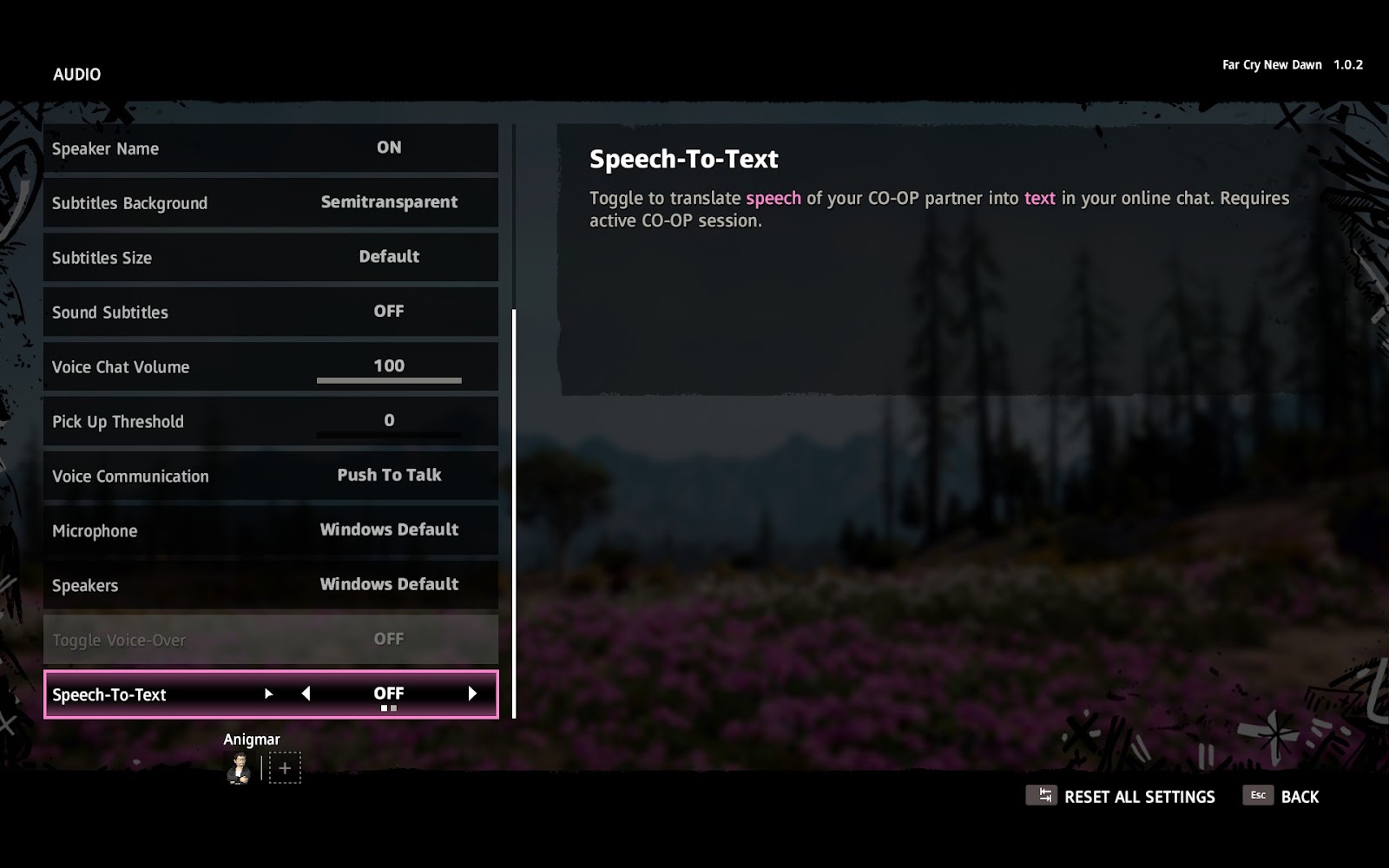Screen dimensions: 1389x868
Task: Adjust the Voice Chat Volume slider
Action: click(x=389, y=379)
